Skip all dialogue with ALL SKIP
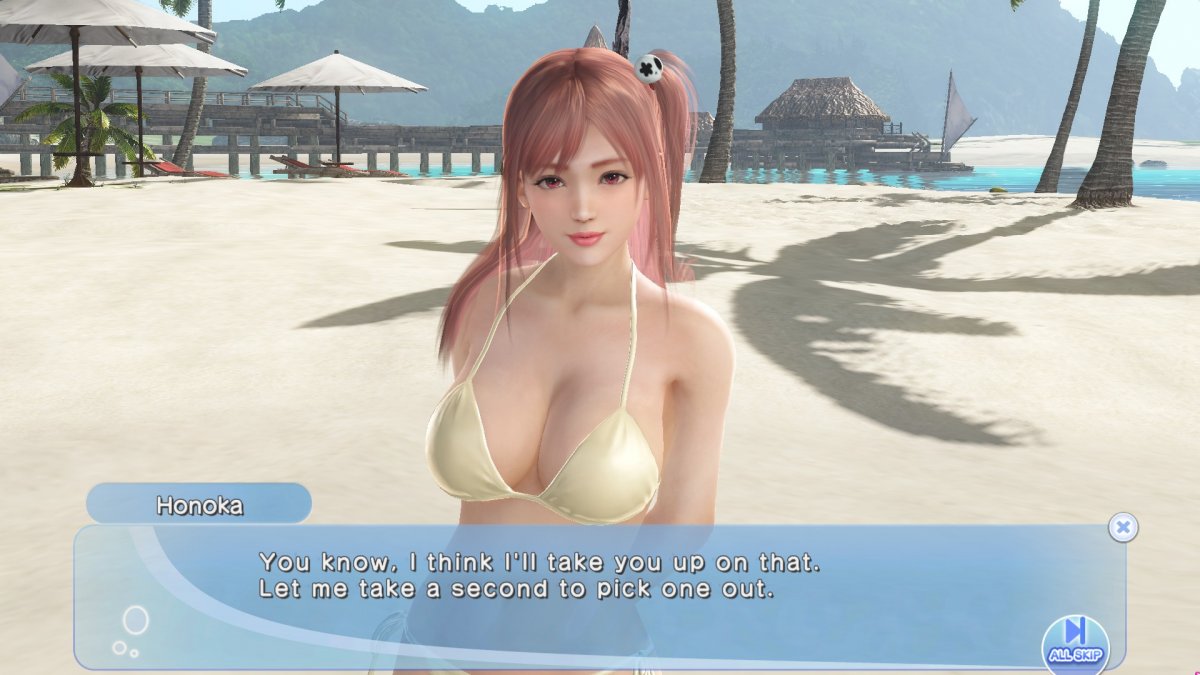This screenshot has width=1200, height=675. (1075, 641)
